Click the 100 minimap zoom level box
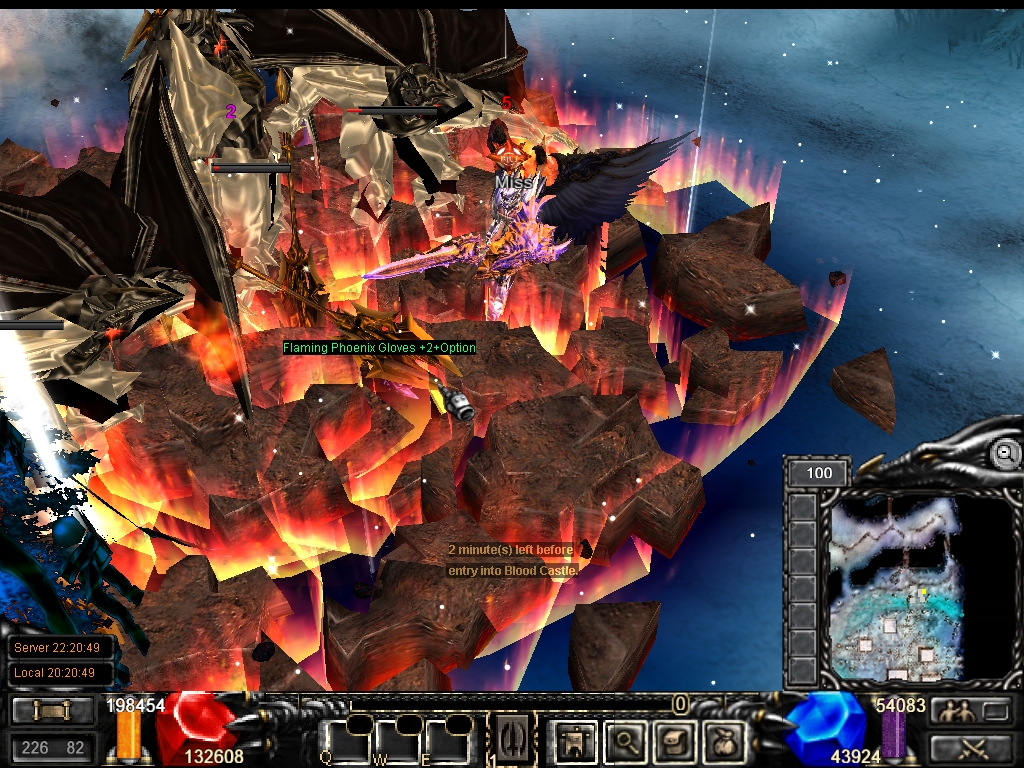1024x768 pixels. point(819,472)
